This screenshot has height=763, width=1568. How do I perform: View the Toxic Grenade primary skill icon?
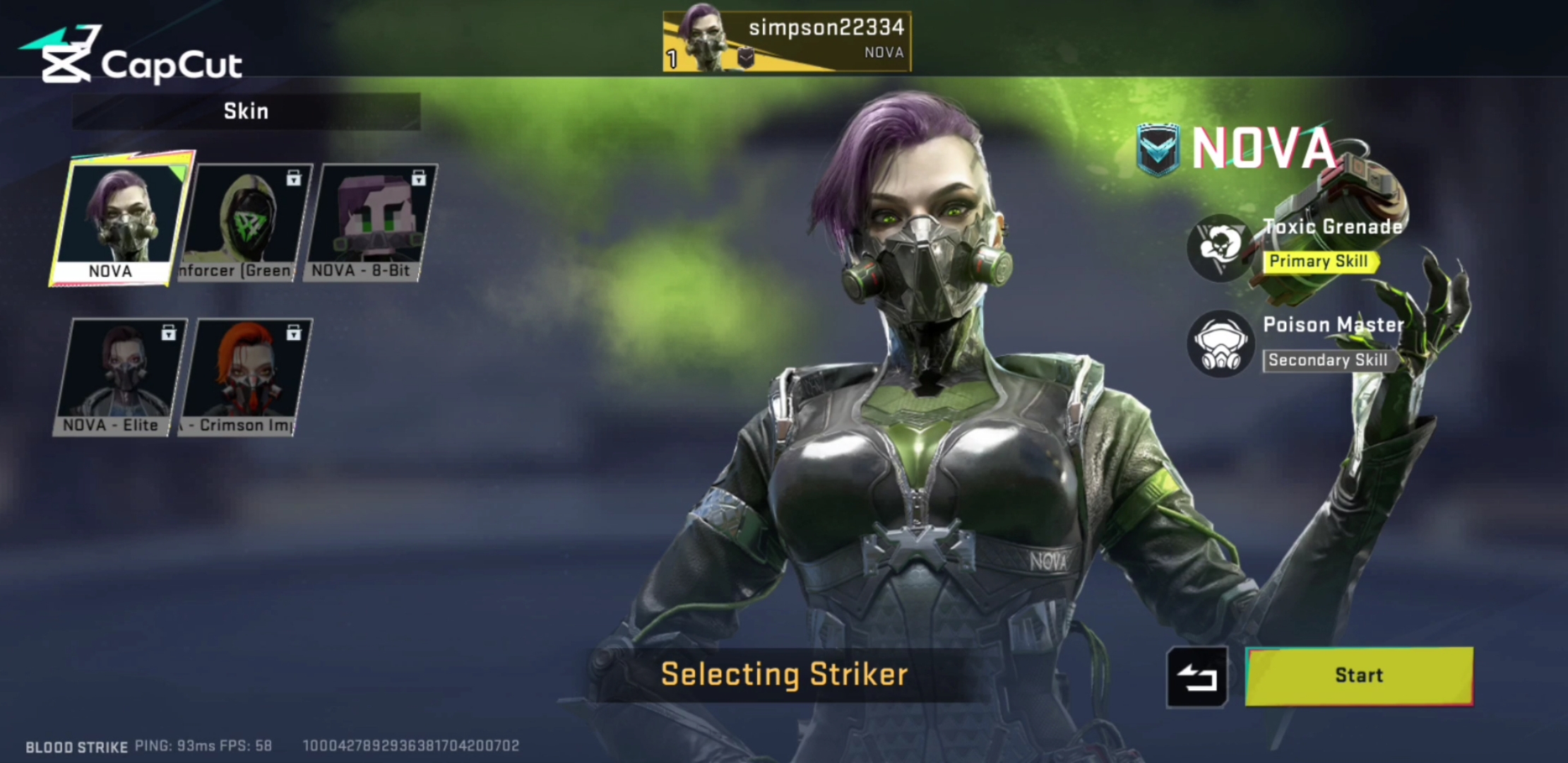click(x=1219, y=247)
